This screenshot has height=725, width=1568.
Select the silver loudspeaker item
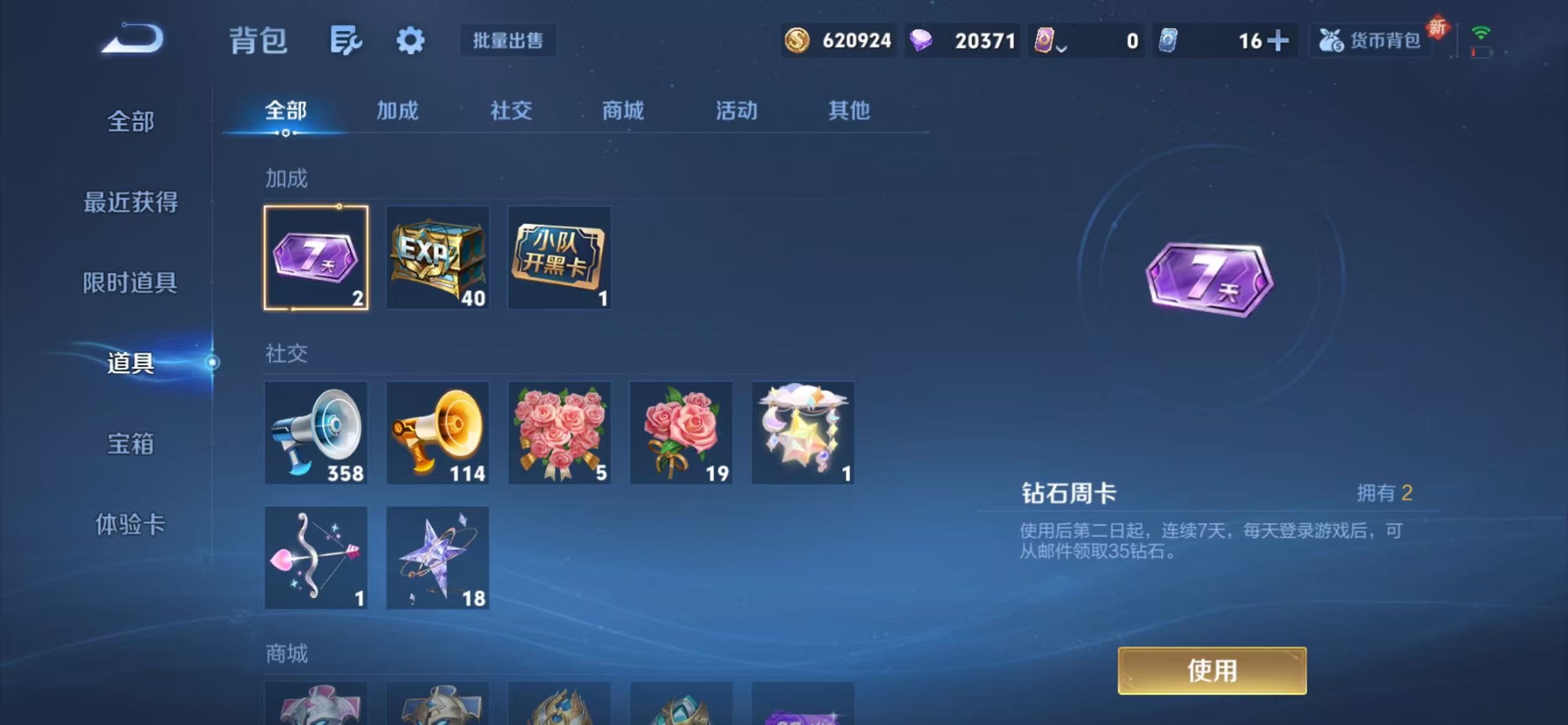click(316, 432)
